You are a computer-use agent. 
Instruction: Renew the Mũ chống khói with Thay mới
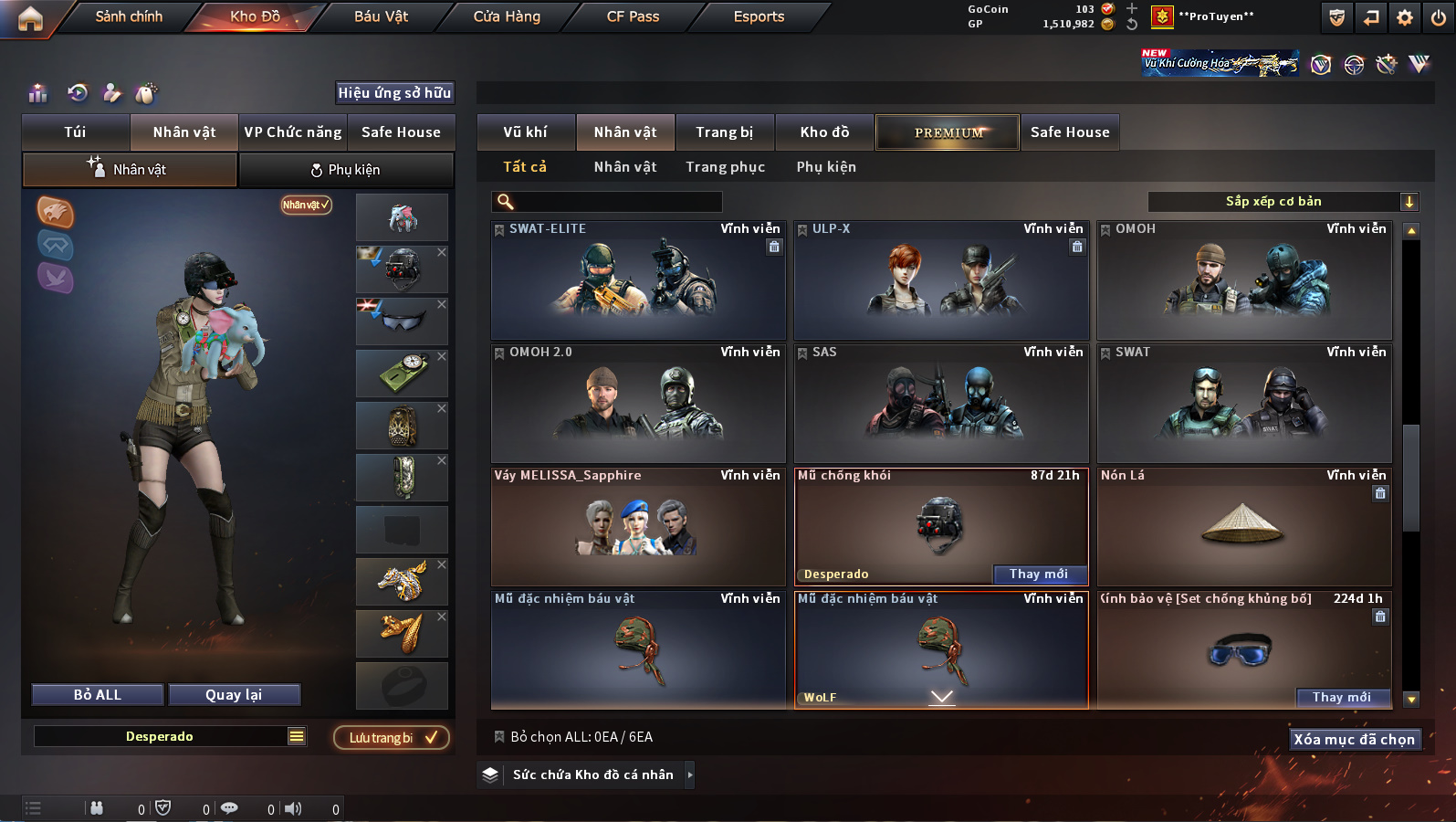point(1039,574)
